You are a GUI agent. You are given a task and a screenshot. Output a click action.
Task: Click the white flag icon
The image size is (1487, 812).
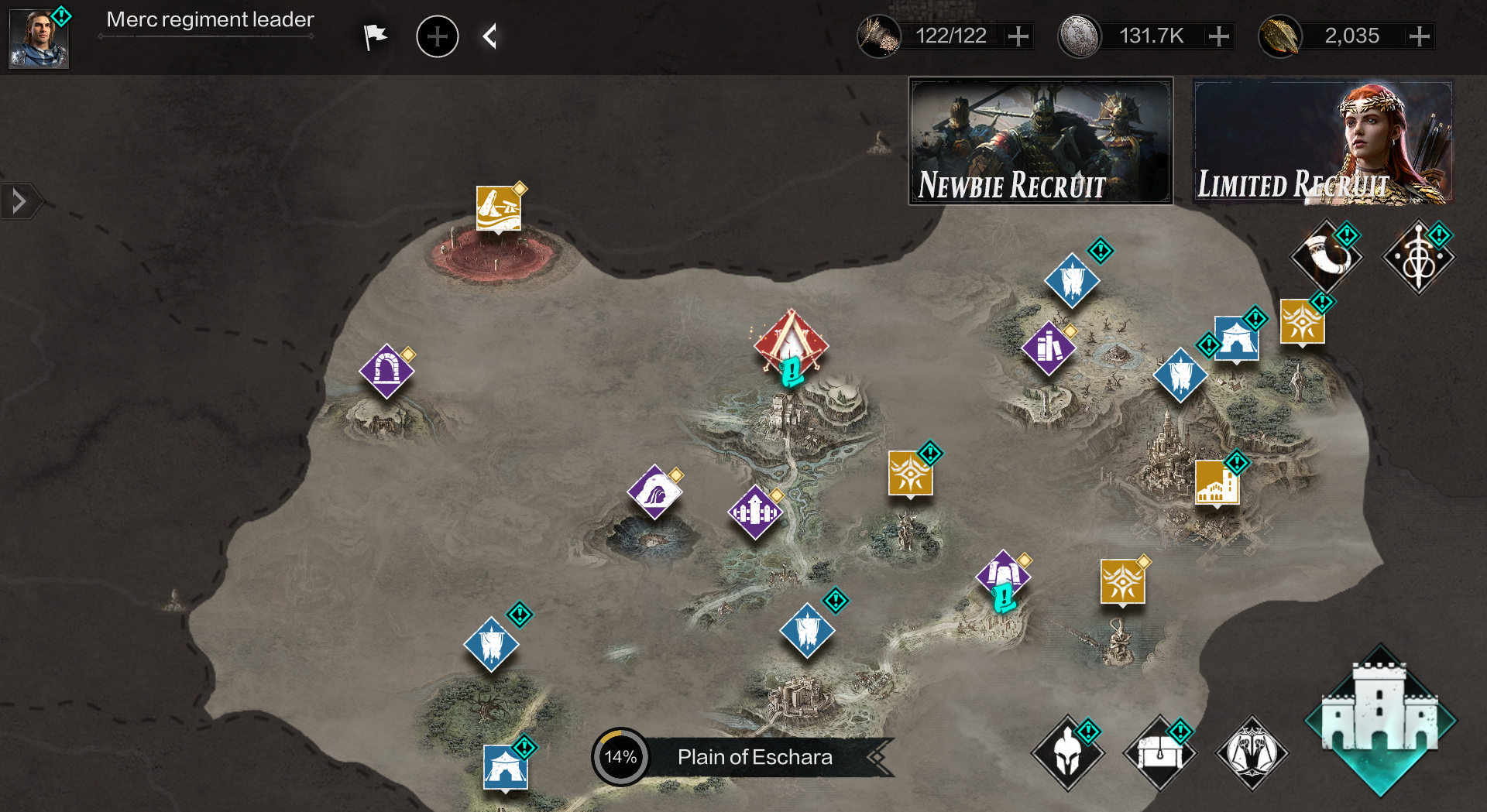[x=375, y=36]
